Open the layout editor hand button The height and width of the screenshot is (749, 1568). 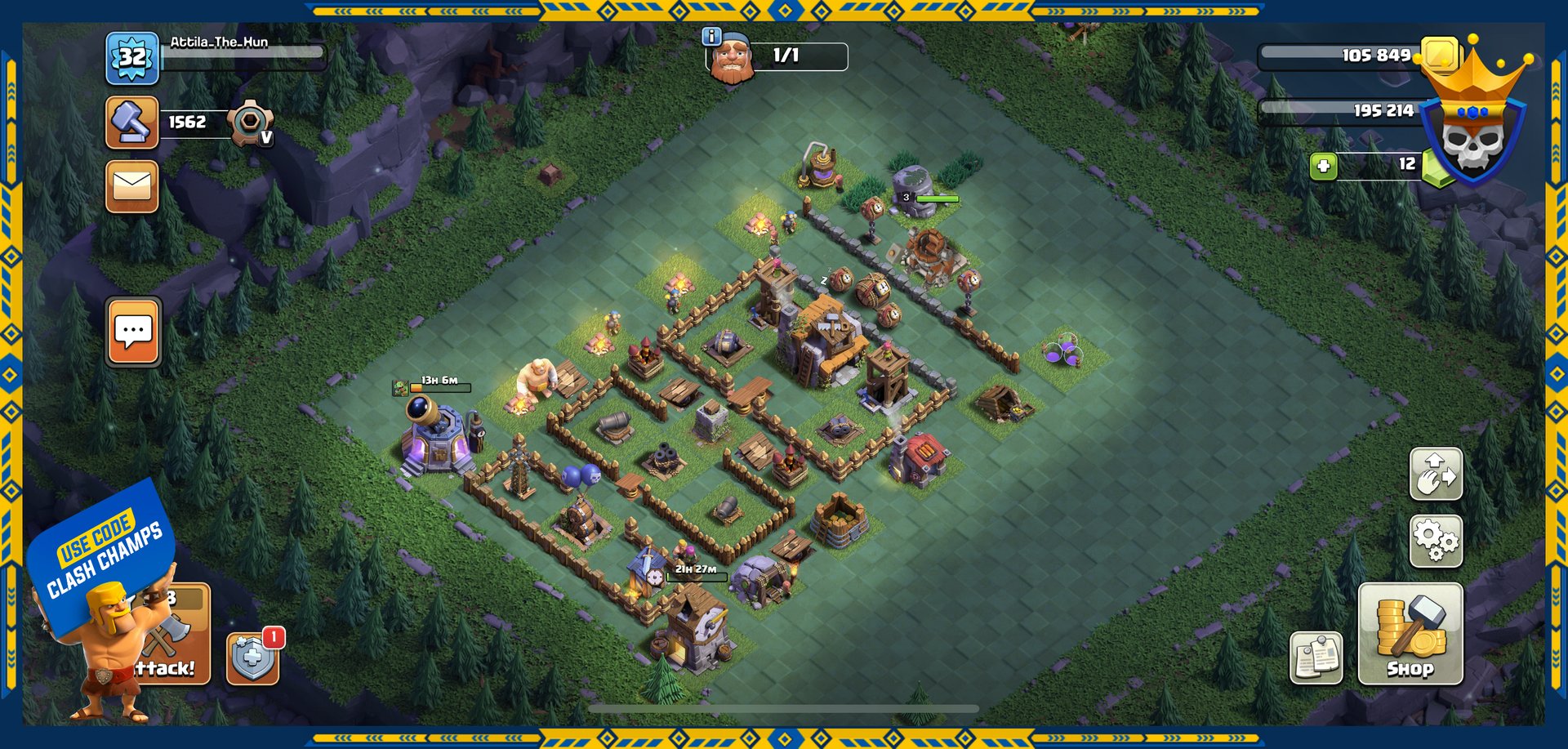[x=1435, y=474]
